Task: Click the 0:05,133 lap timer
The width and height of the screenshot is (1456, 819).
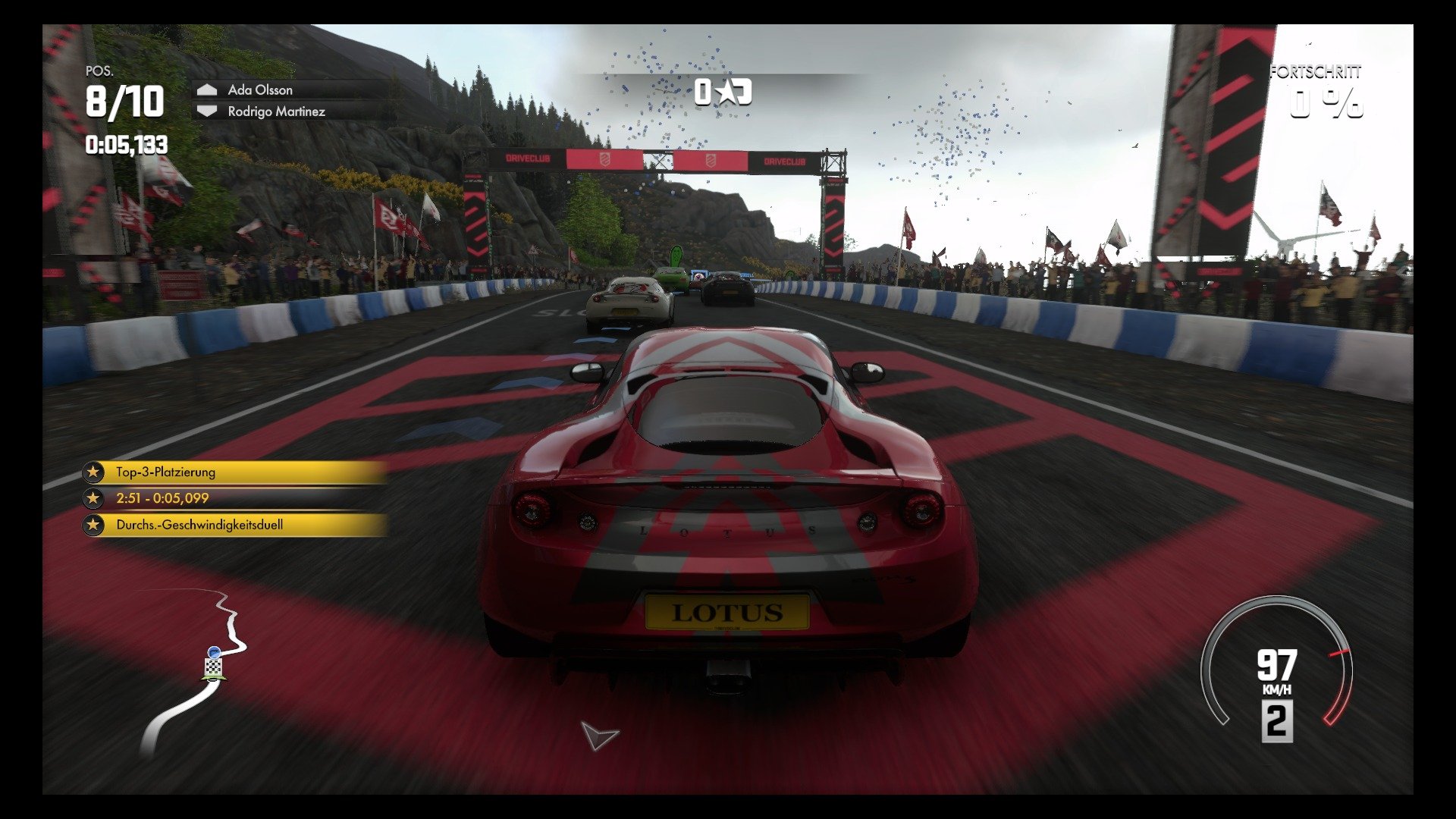Action: (x=125, y=143)
